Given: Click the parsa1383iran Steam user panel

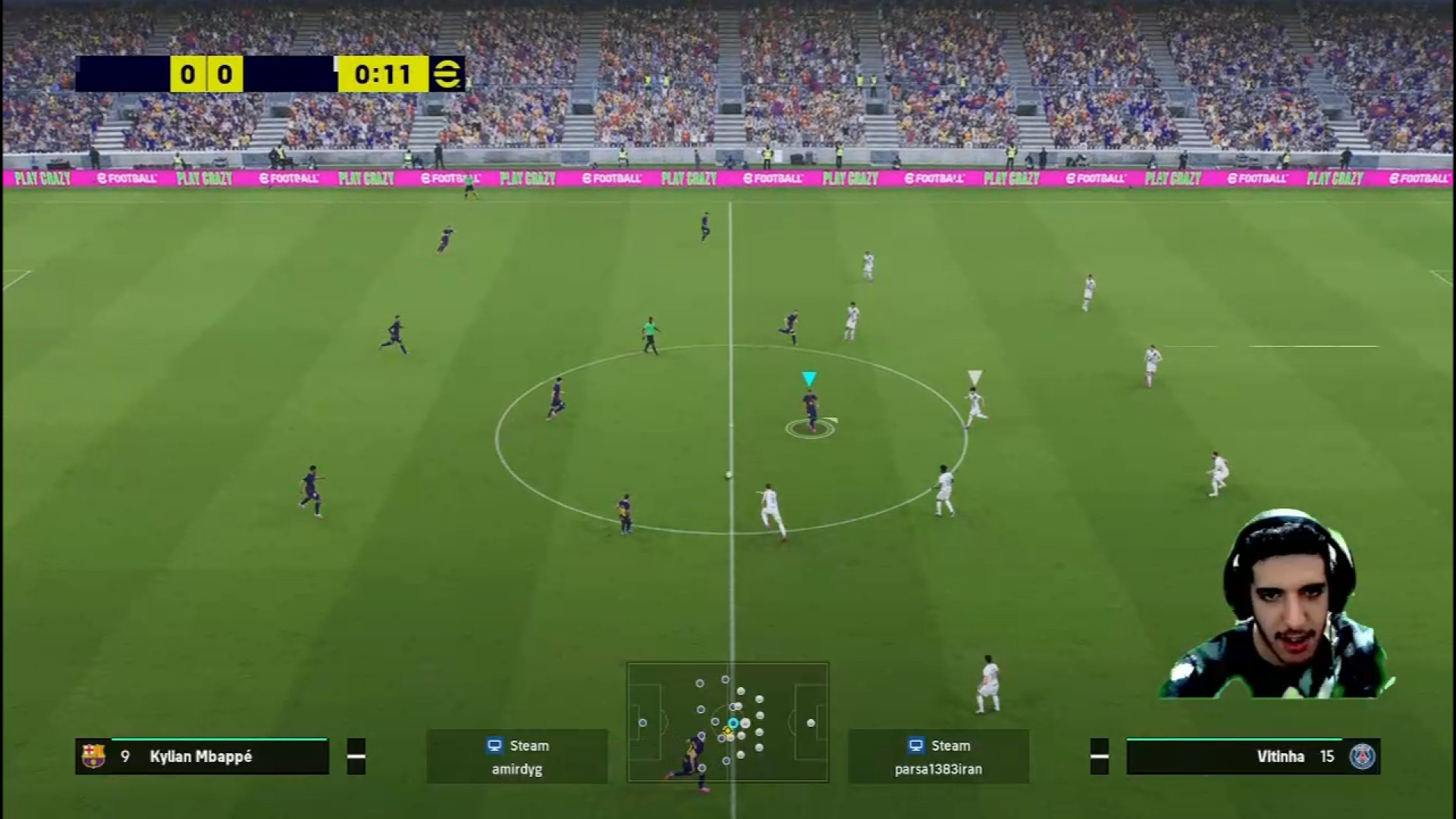Looking at the screenshot, I should tap(938, 756).
